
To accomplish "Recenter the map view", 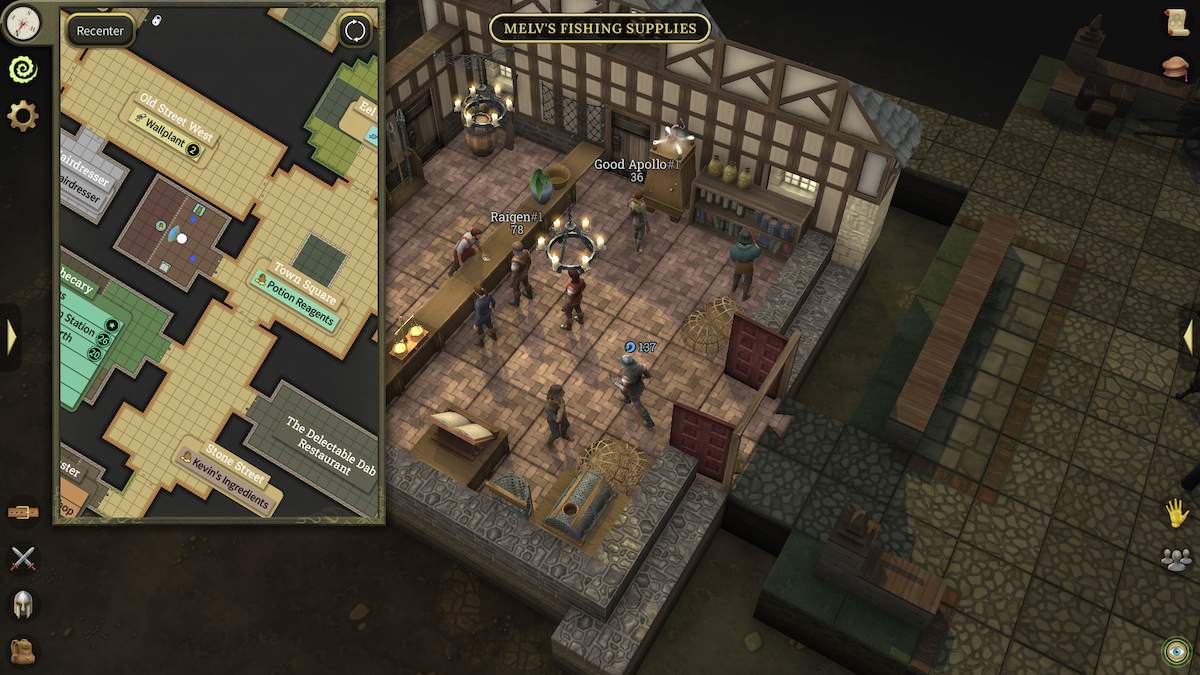I will [x=100, y=31].
